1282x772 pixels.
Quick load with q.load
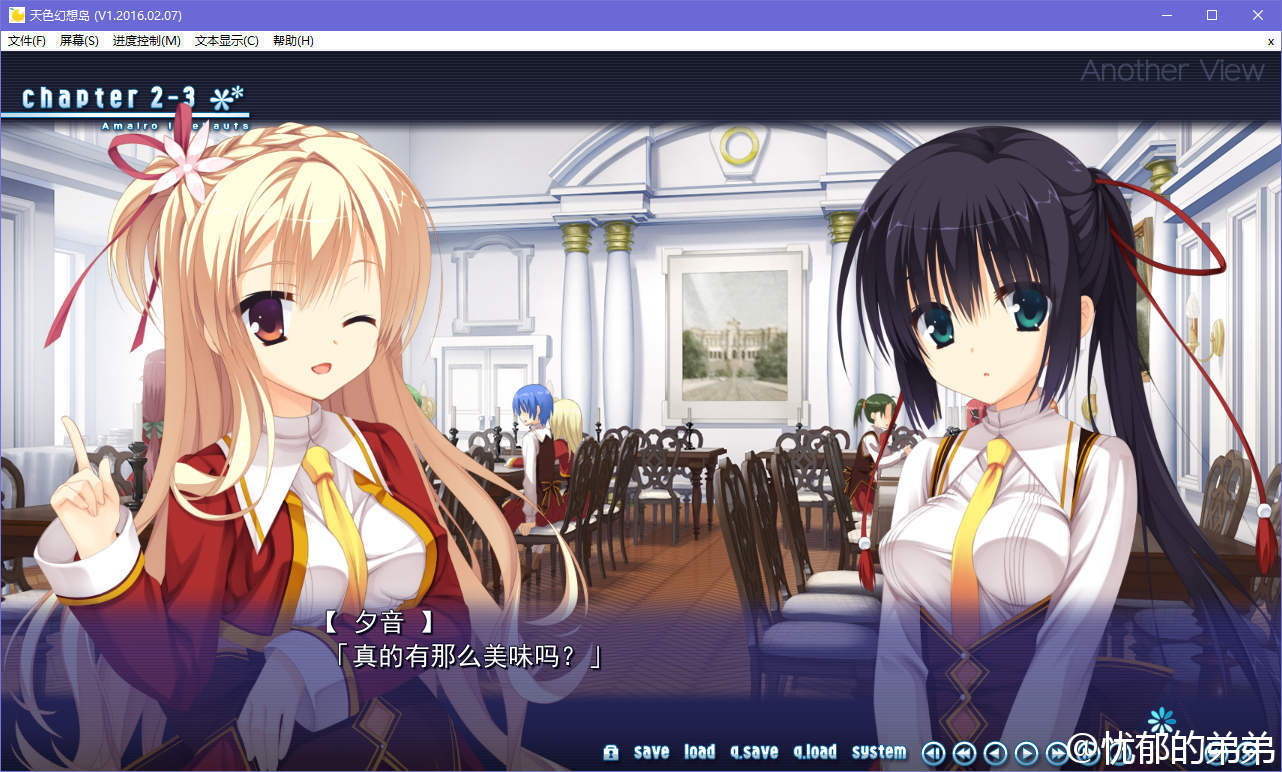pos(815,752)
